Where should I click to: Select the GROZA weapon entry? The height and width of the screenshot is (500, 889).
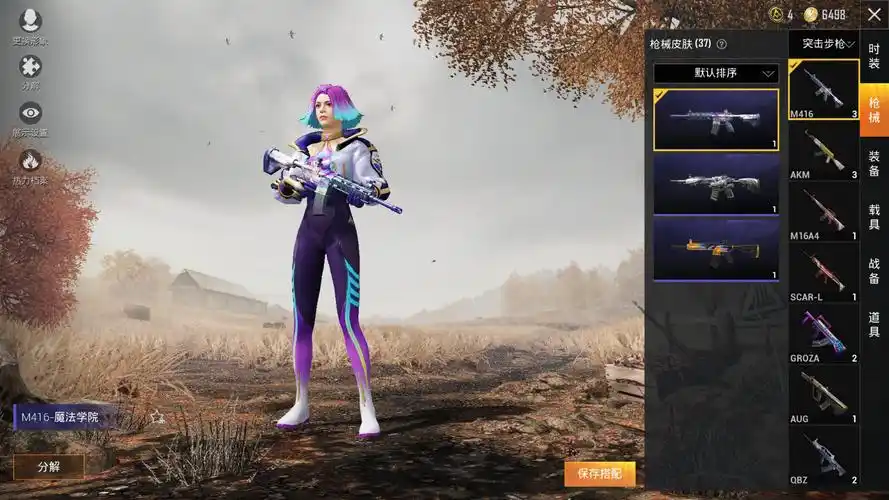[824, 333]
